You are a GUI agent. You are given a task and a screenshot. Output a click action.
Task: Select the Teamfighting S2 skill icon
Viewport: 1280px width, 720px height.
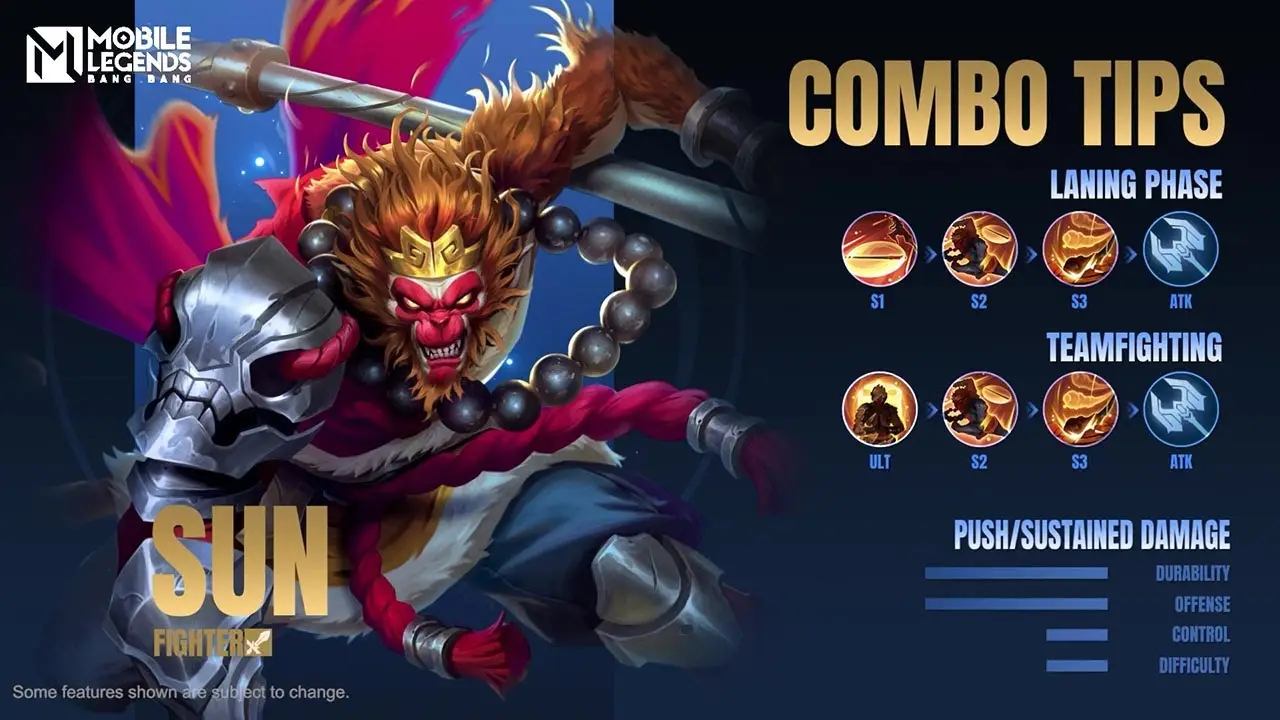[980, 408]
